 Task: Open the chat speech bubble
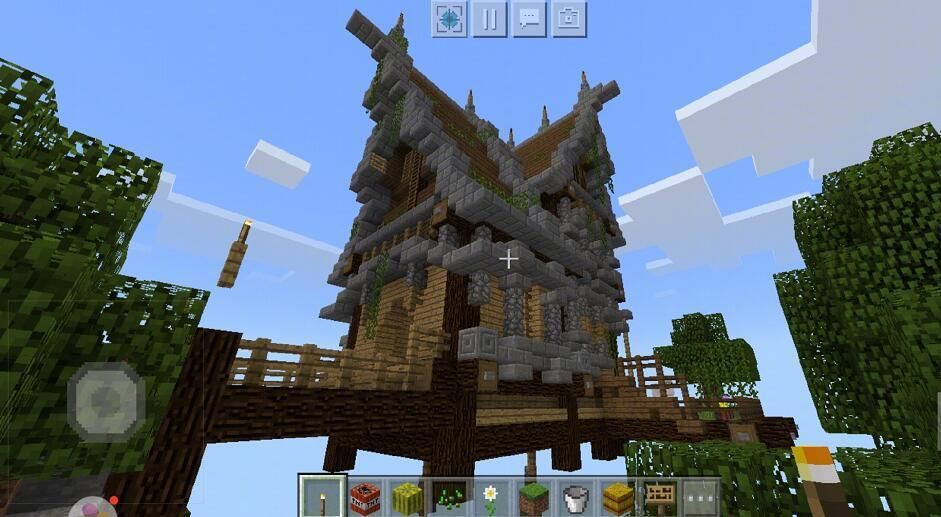(x=529, y=19)
